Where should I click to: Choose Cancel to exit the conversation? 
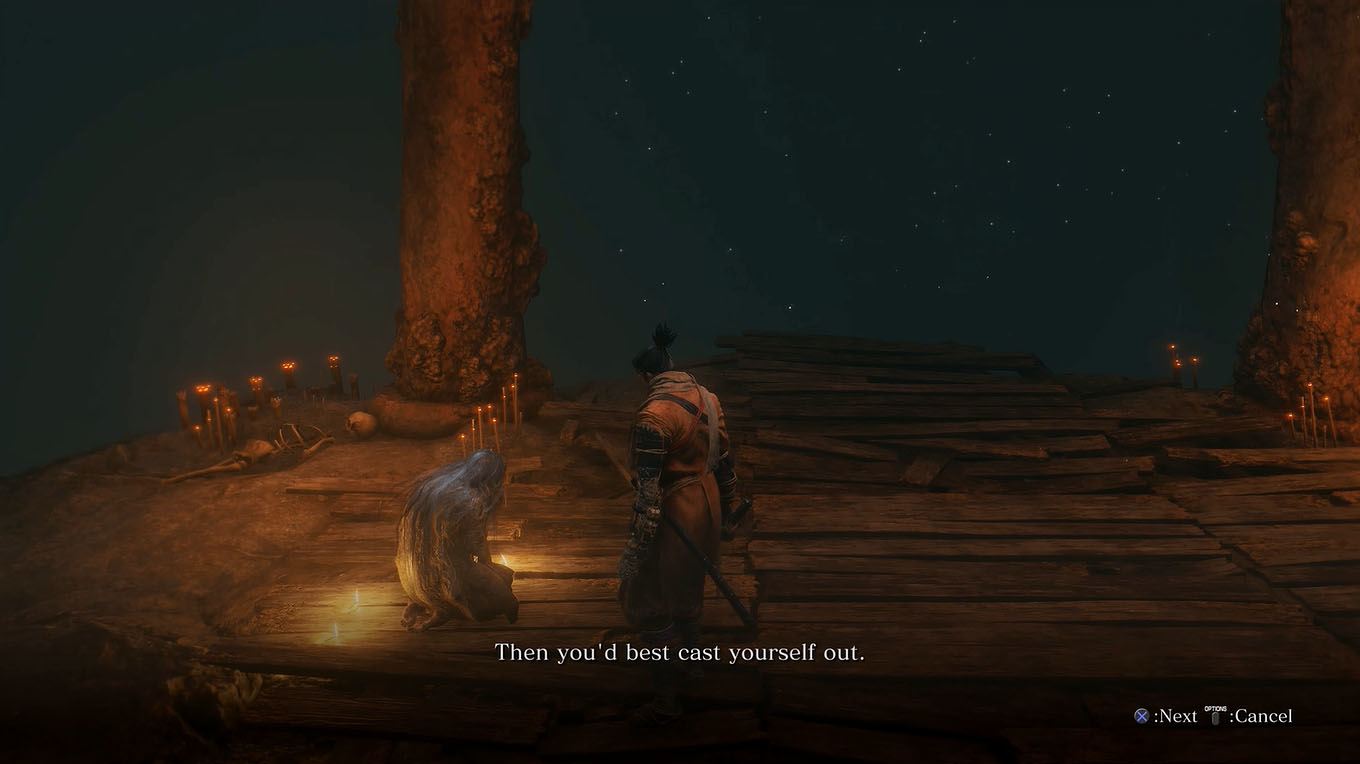pos(1261,716)
